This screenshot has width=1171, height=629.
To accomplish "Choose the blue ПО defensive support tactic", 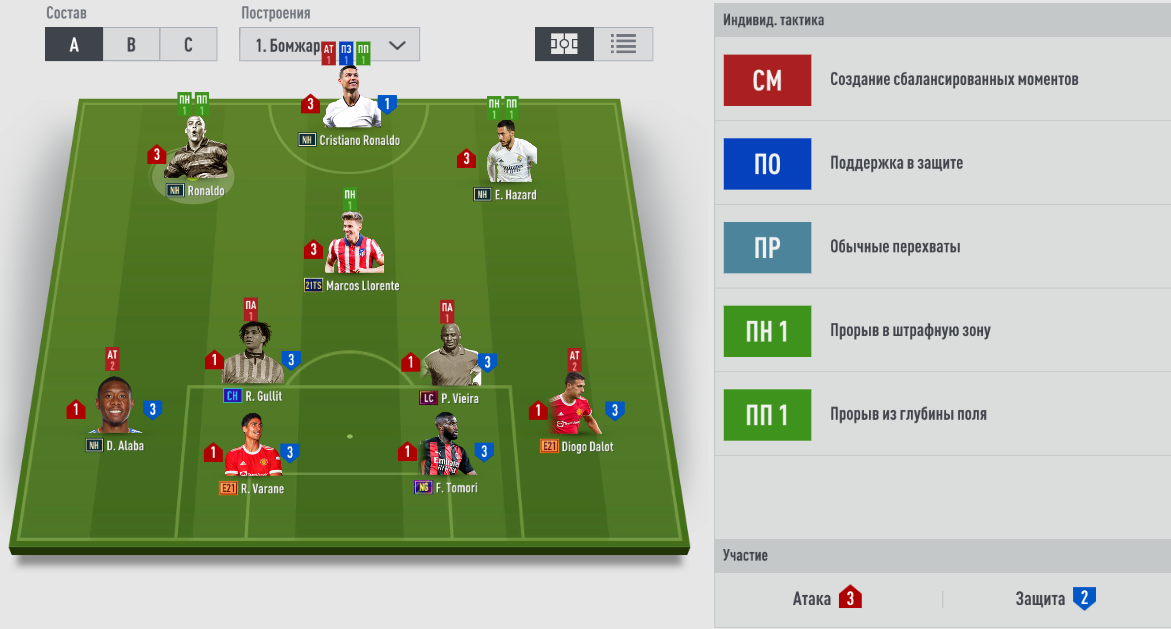I will pos(767,163).
